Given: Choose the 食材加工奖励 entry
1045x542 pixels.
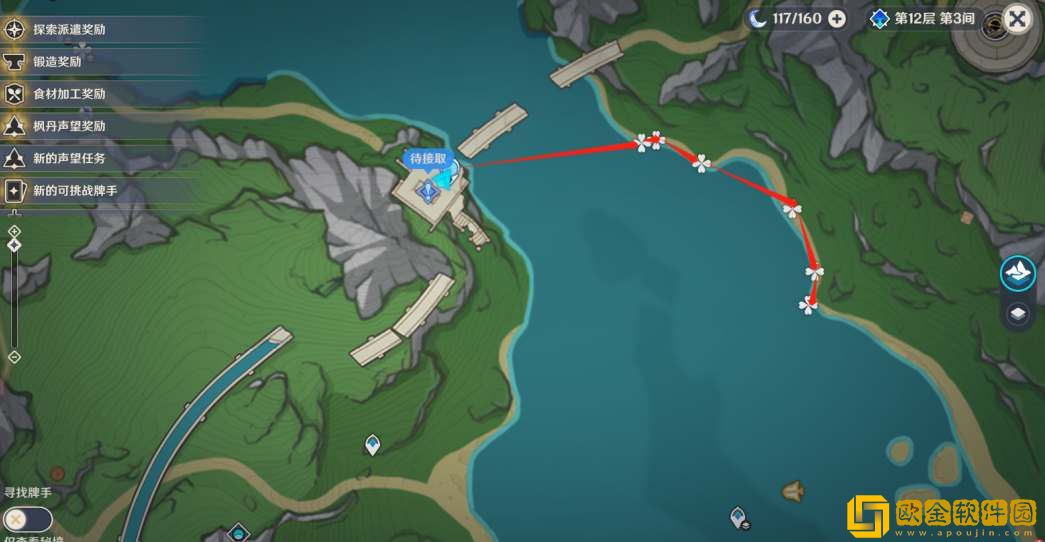Looking at the screenshot, I should point(68,94).
